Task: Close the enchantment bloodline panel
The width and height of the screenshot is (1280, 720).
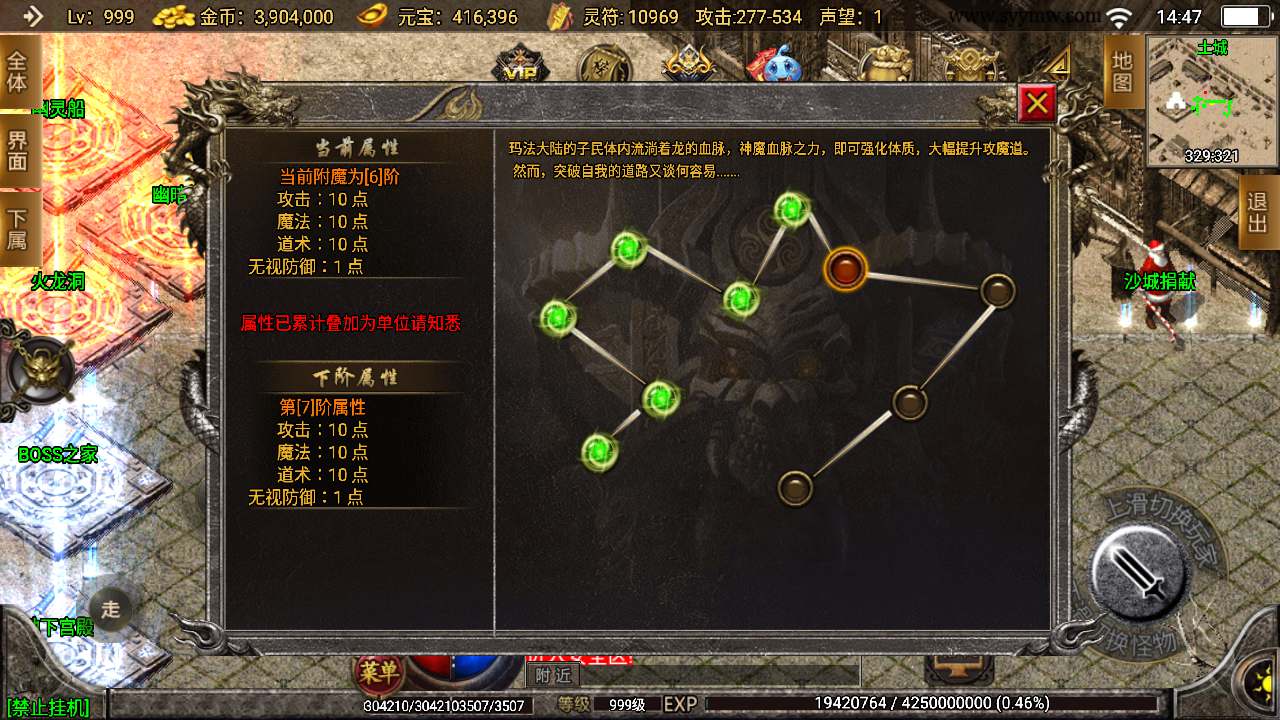Action: 1037,102
